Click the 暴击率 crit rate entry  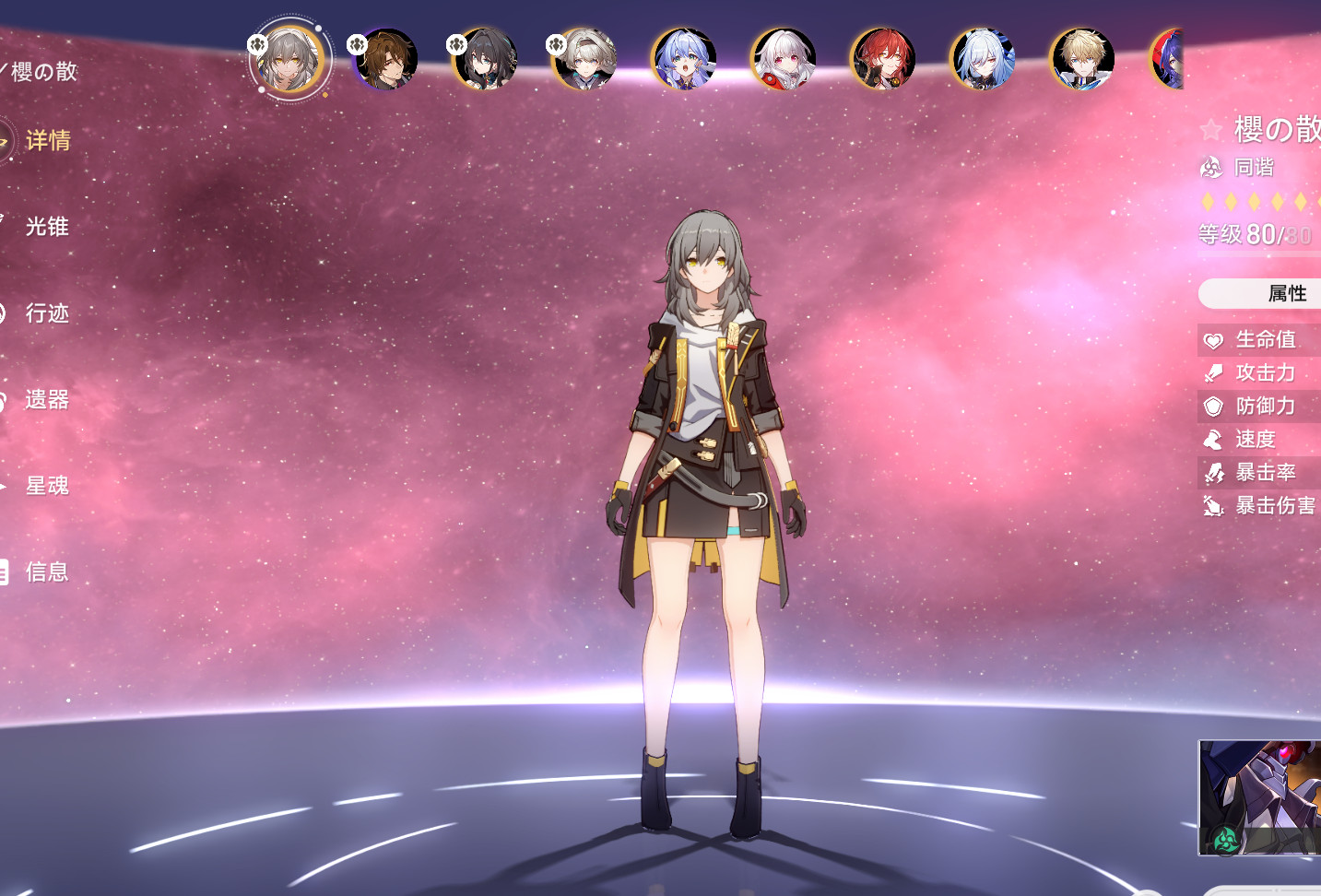(x=1262, y=473)
